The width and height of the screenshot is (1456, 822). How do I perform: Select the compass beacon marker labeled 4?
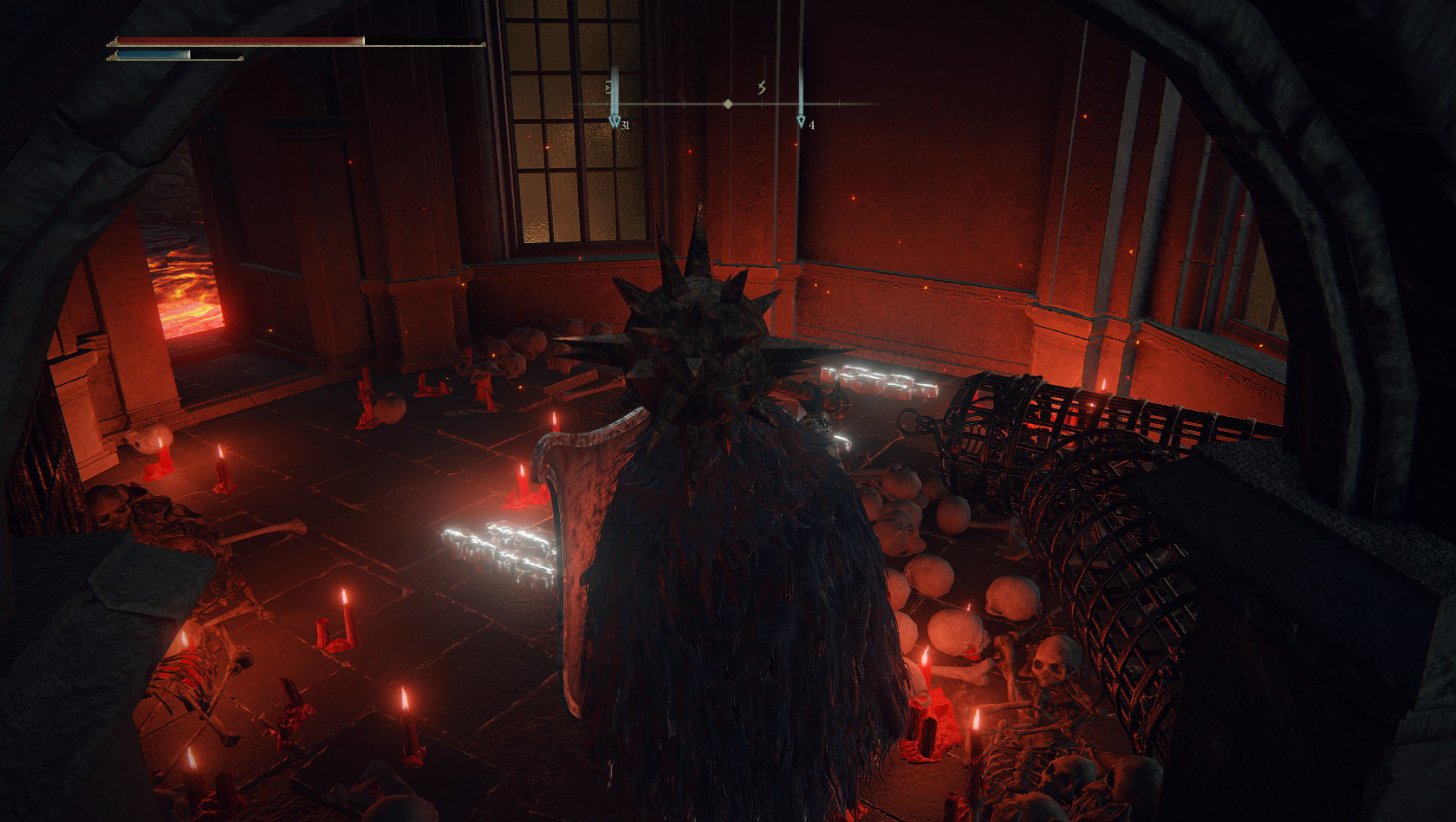pos(801,122)
